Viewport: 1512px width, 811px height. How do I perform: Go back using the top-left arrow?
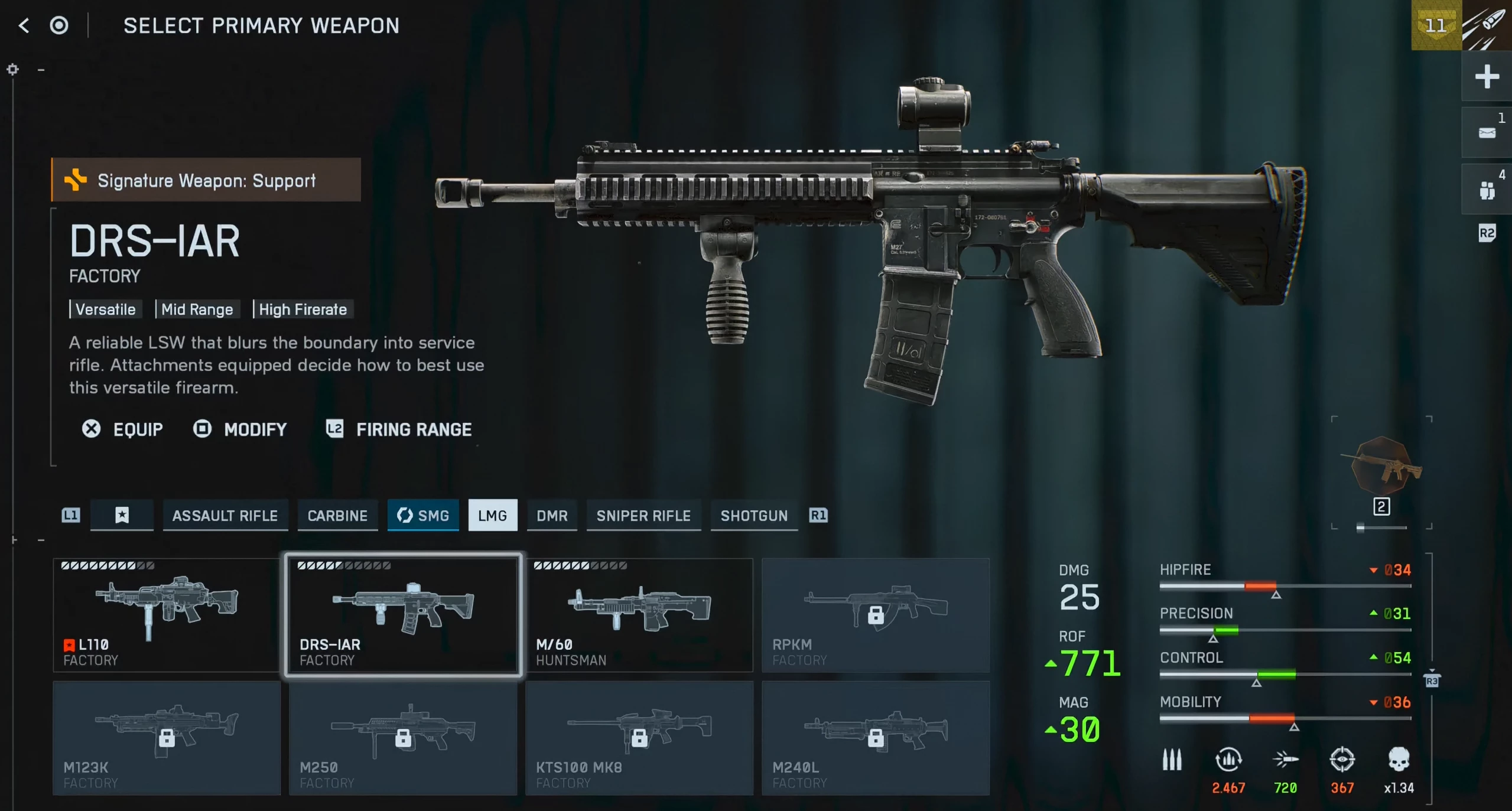tap(24, 25)
